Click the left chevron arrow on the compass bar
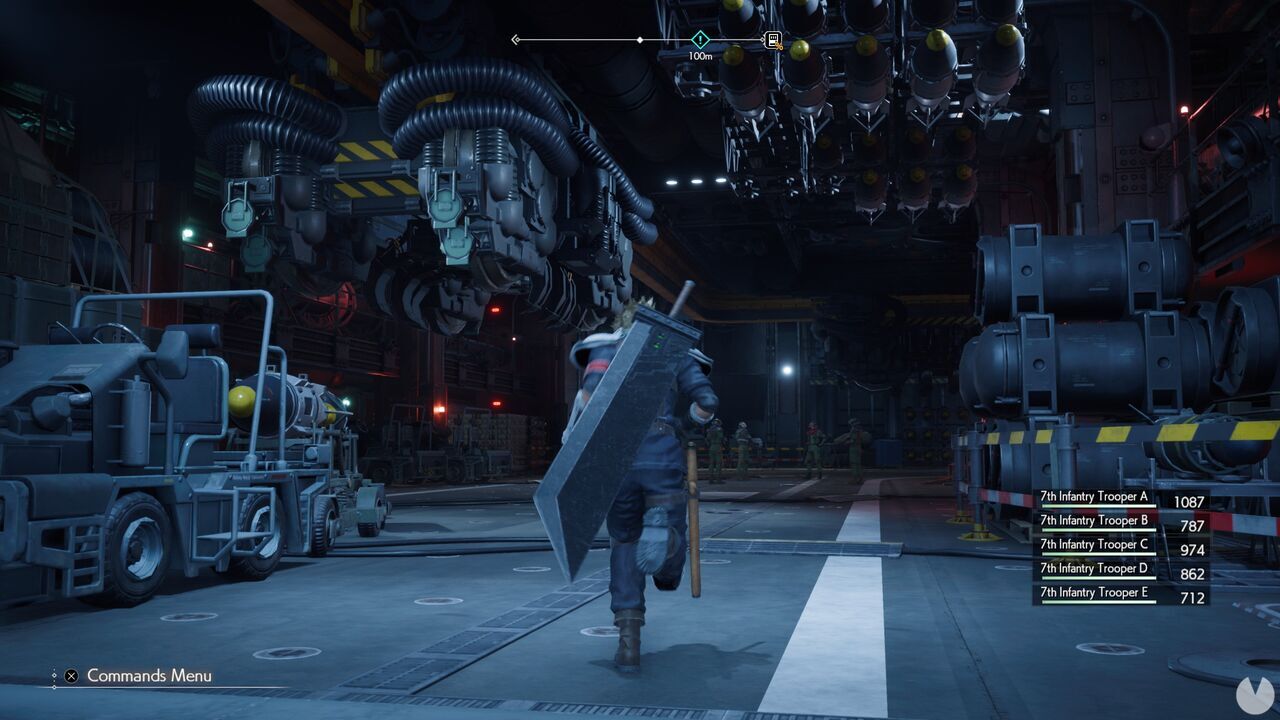The image size is (1280, 720). pyautogui.click(x=515, y=39)
